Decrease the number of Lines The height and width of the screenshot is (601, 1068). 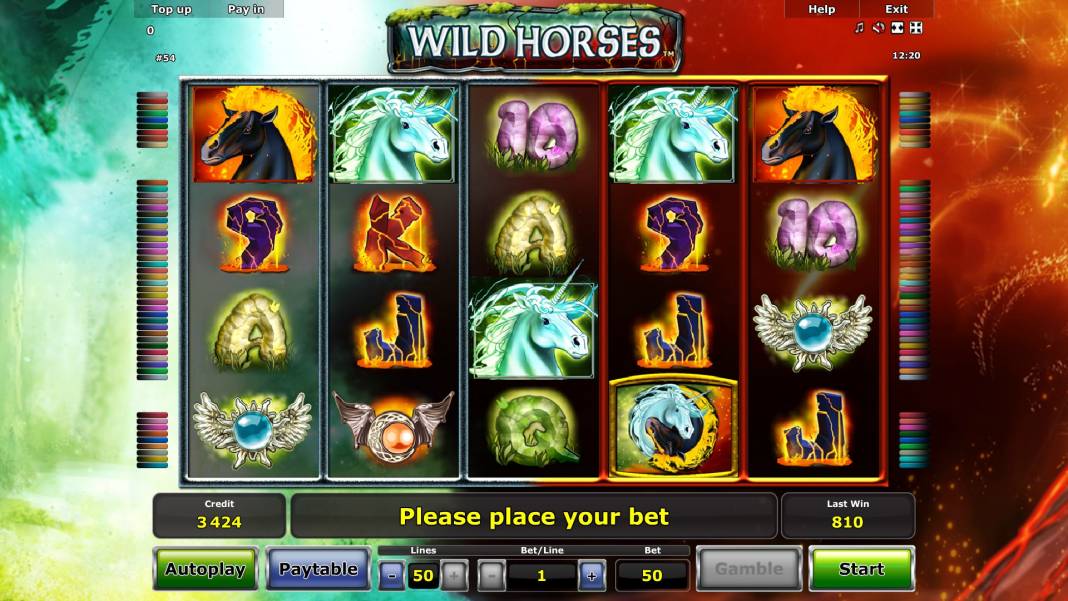[x=392, y=575]
